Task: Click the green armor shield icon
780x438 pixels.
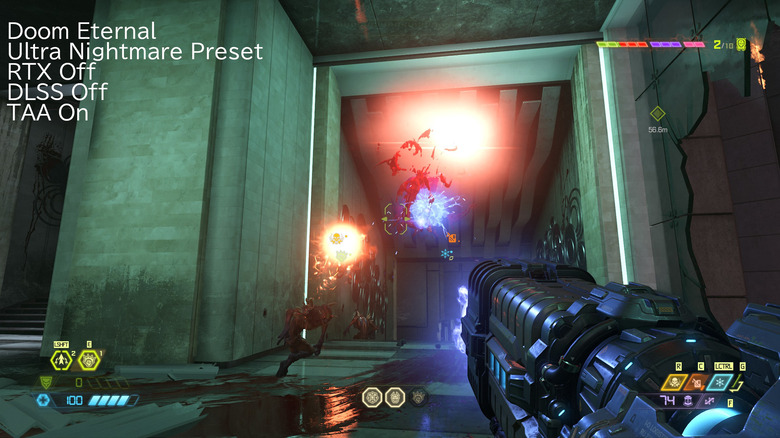Action: pyautogui.click(x=44, y=382)
